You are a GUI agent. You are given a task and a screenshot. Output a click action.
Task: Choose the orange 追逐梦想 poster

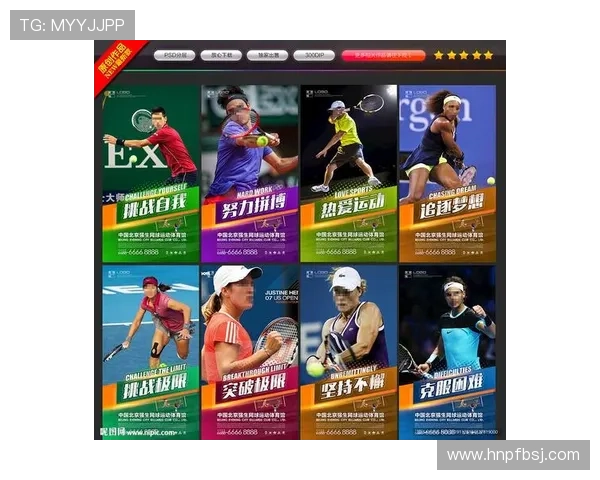(447, 174)
